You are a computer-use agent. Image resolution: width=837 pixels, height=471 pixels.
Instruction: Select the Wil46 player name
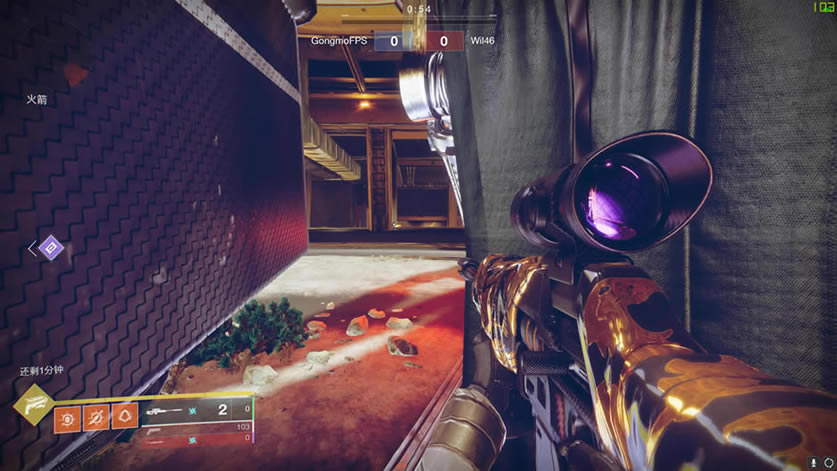pos(484,41)
